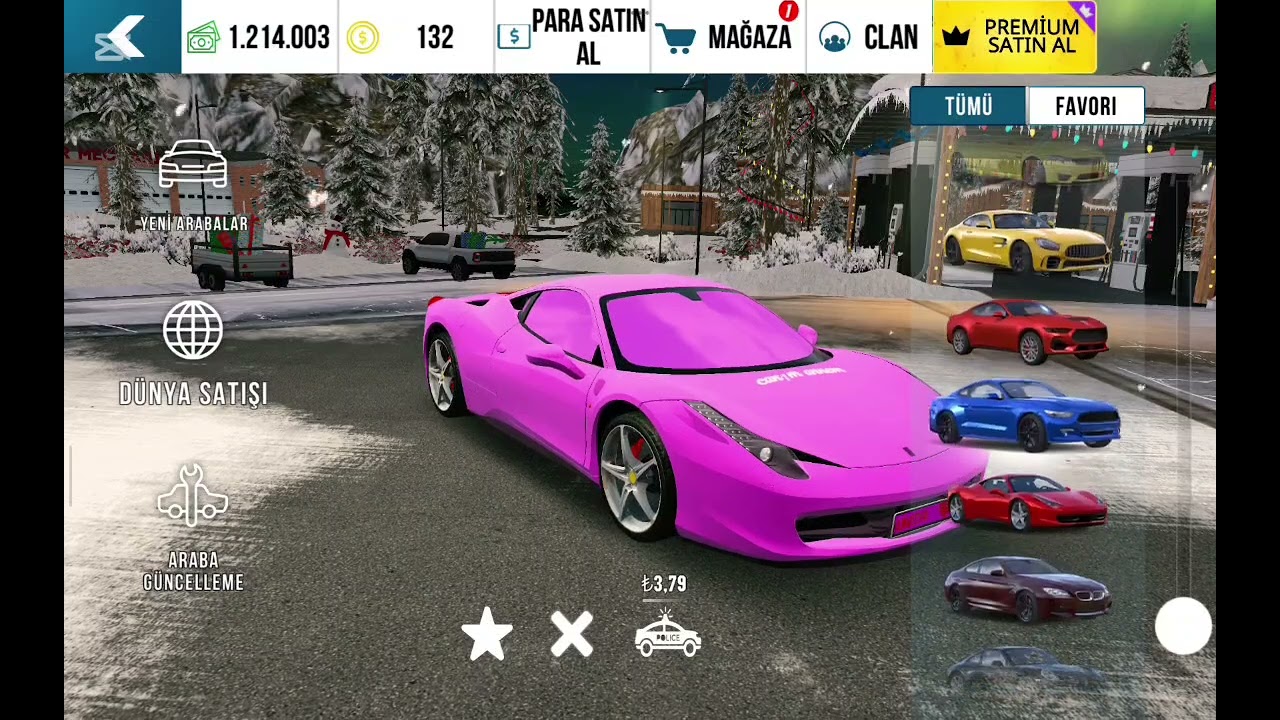
Task: Tap the white circle button
Action: [1183, 627]
